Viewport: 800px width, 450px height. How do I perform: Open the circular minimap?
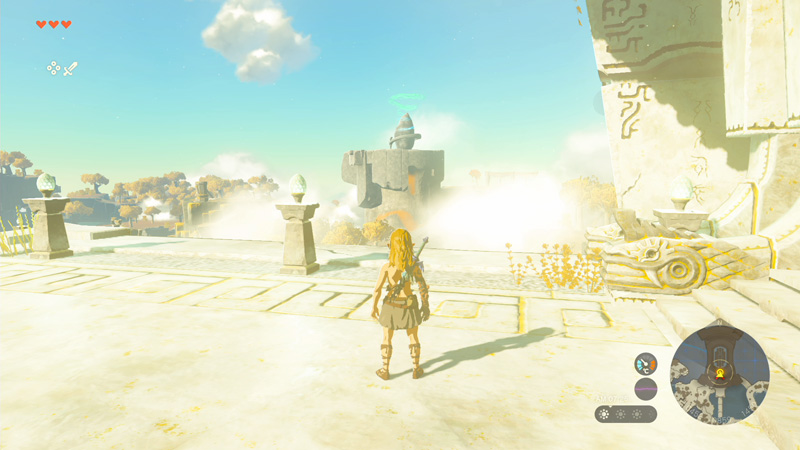(x=719, y=375)
